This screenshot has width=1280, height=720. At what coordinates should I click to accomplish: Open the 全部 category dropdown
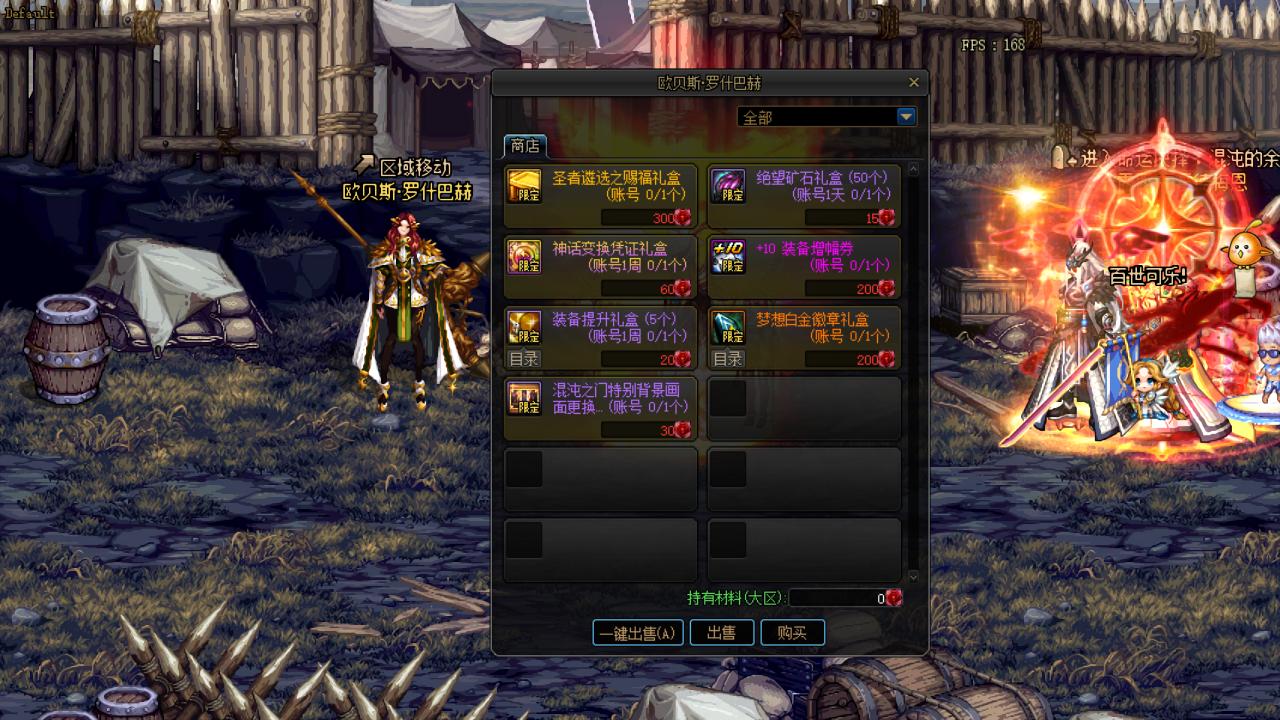[x=906, y=117]
